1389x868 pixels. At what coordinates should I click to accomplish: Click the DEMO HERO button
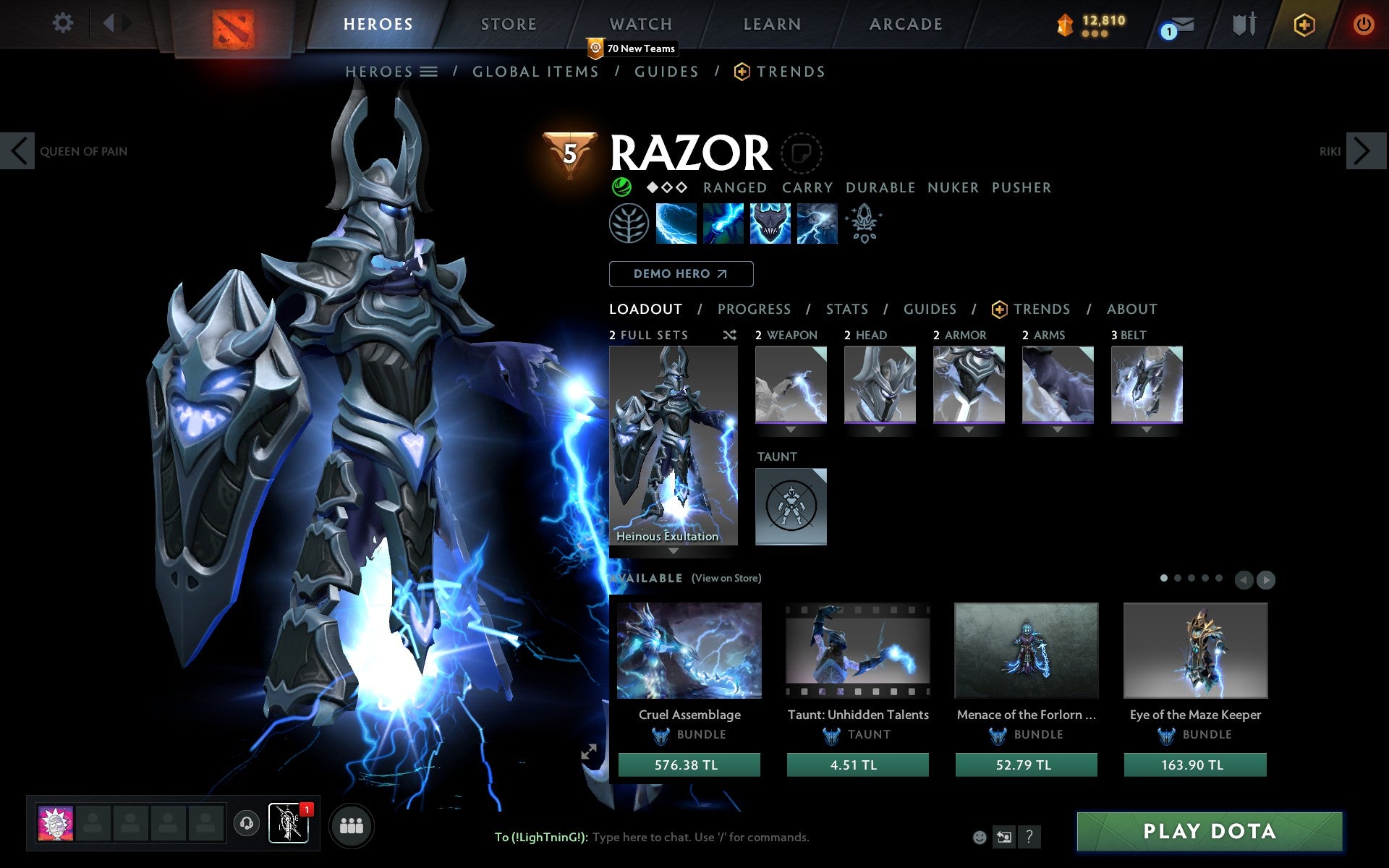[681, 274]
